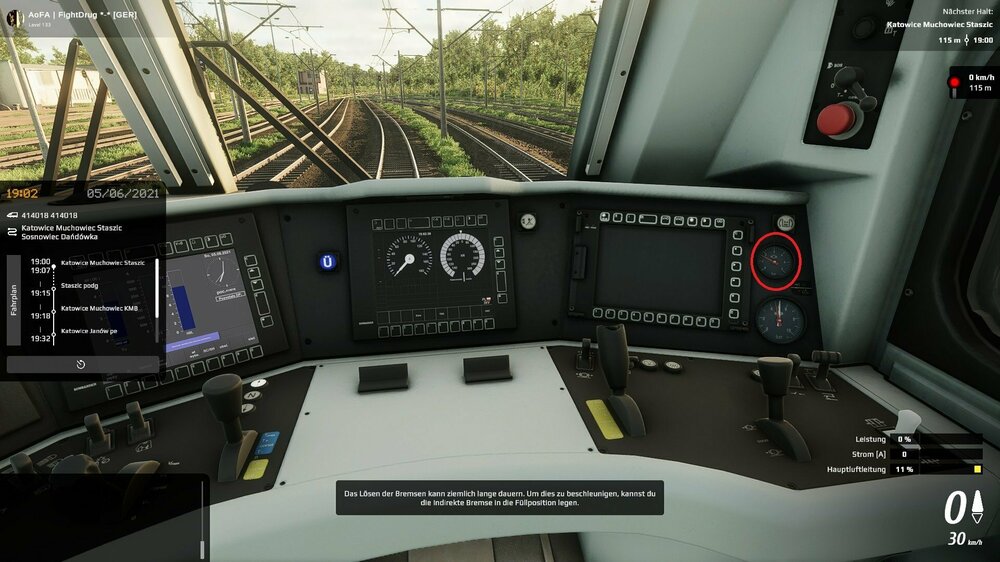
Task: Click the timetable list scrollbar
Action: (x=156, y=289)
